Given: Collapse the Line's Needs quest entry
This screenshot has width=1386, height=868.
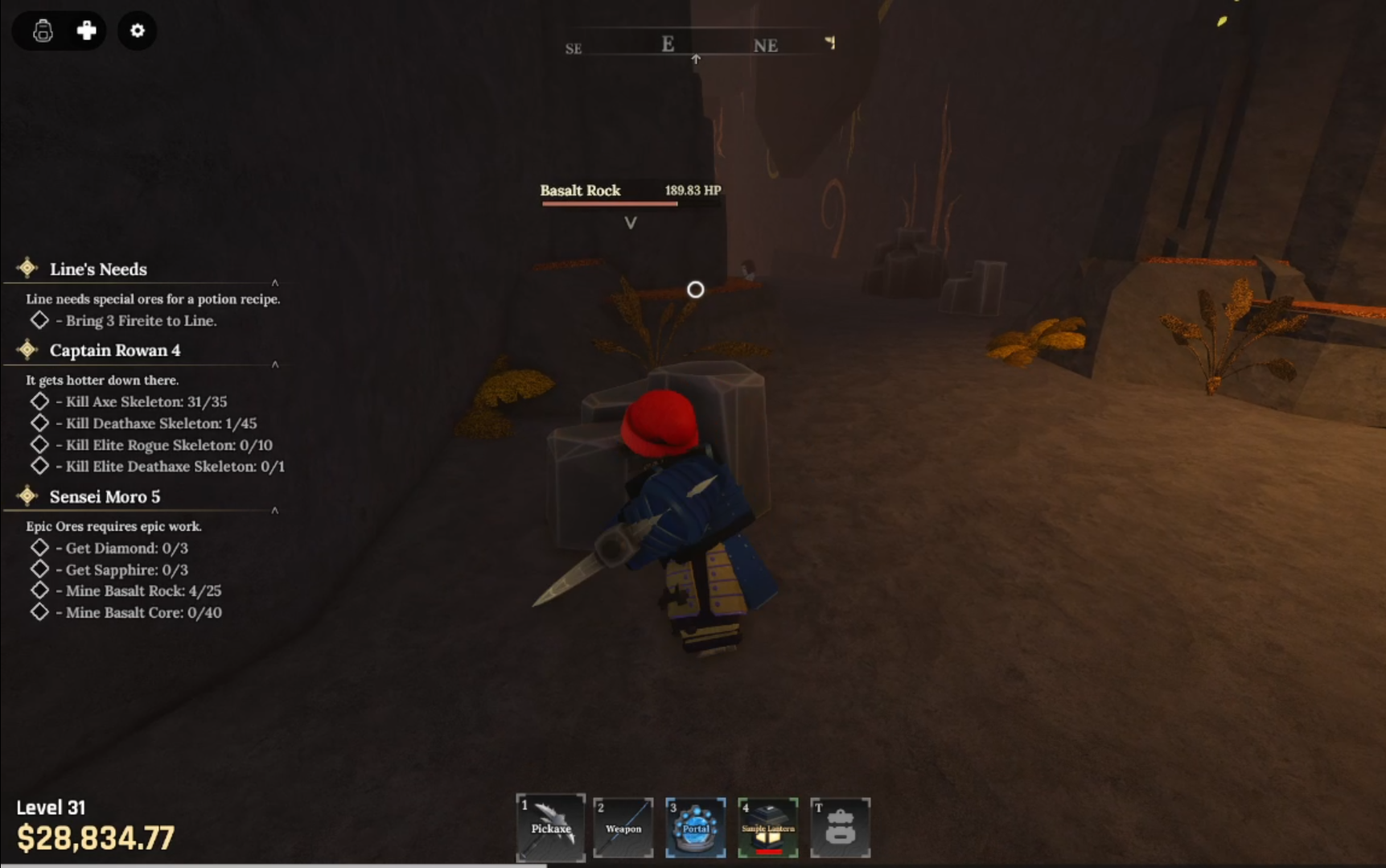Looking at the screenshot, I should (x=276, y=282).
